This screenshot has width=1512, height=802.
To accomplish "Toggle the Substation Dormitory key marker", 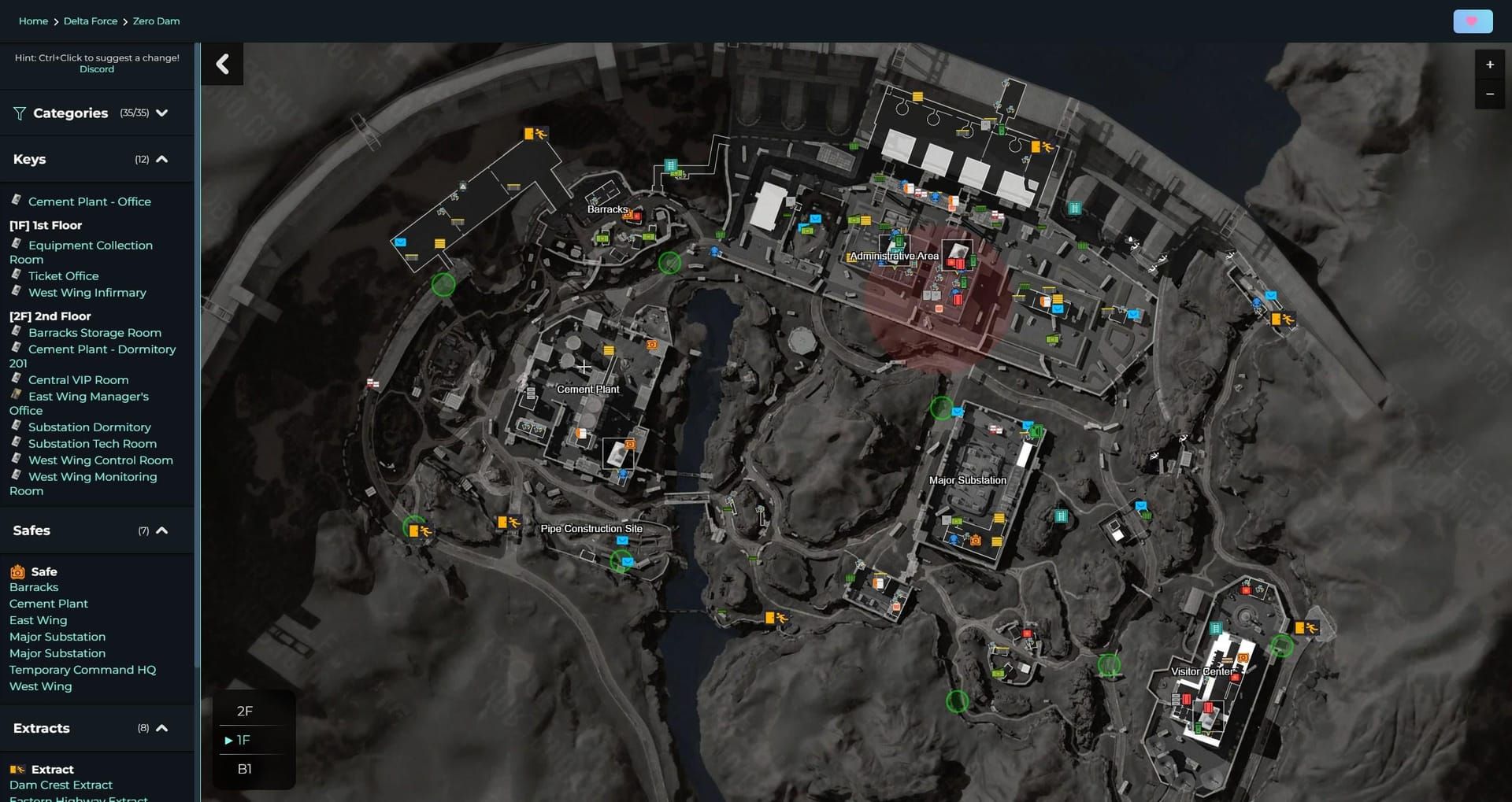I will pyautogui.click(x=17, y=427).
